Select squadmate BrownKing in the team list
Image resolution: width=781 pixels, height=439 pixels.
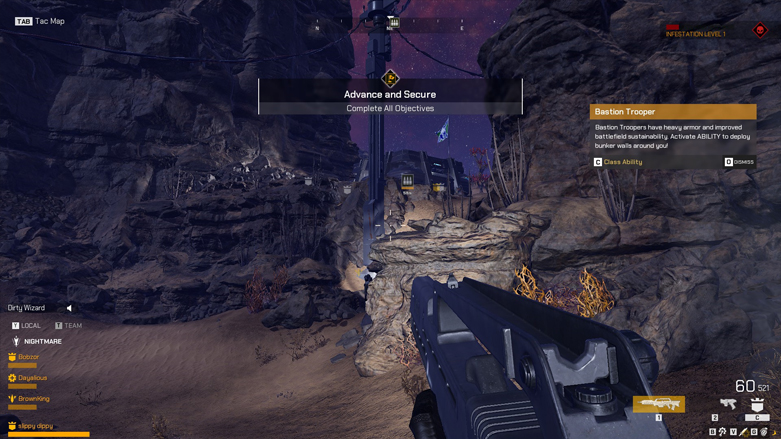33,399
